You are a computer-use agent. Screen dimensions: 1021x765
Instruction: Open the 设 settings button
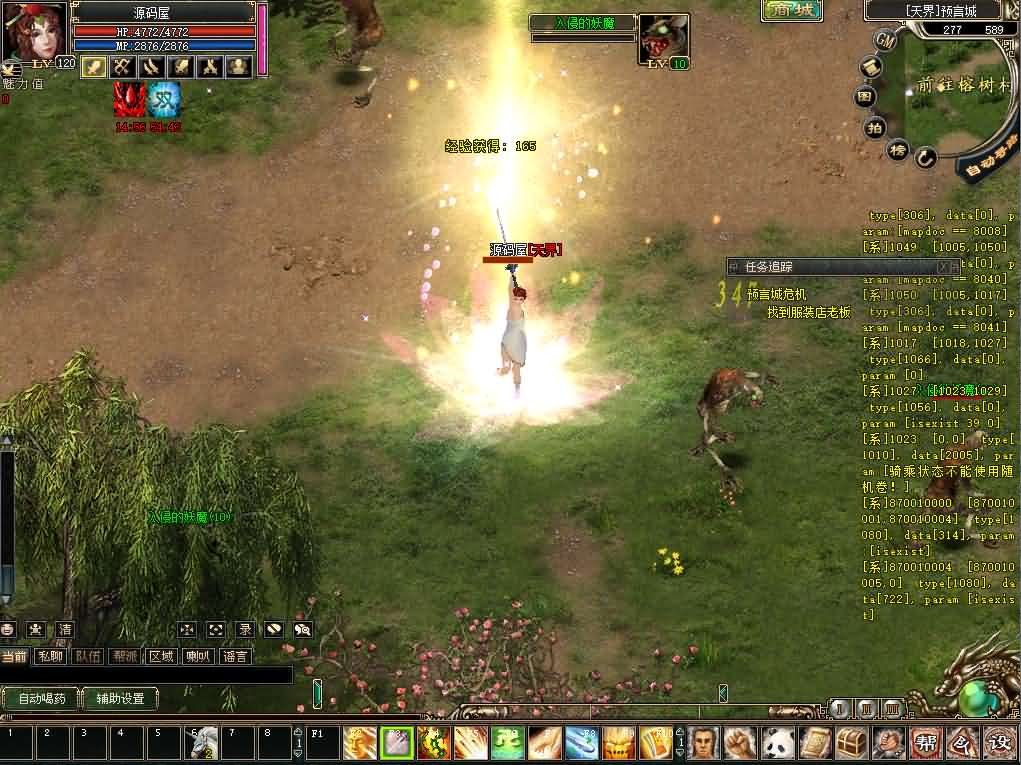(999, 743)
